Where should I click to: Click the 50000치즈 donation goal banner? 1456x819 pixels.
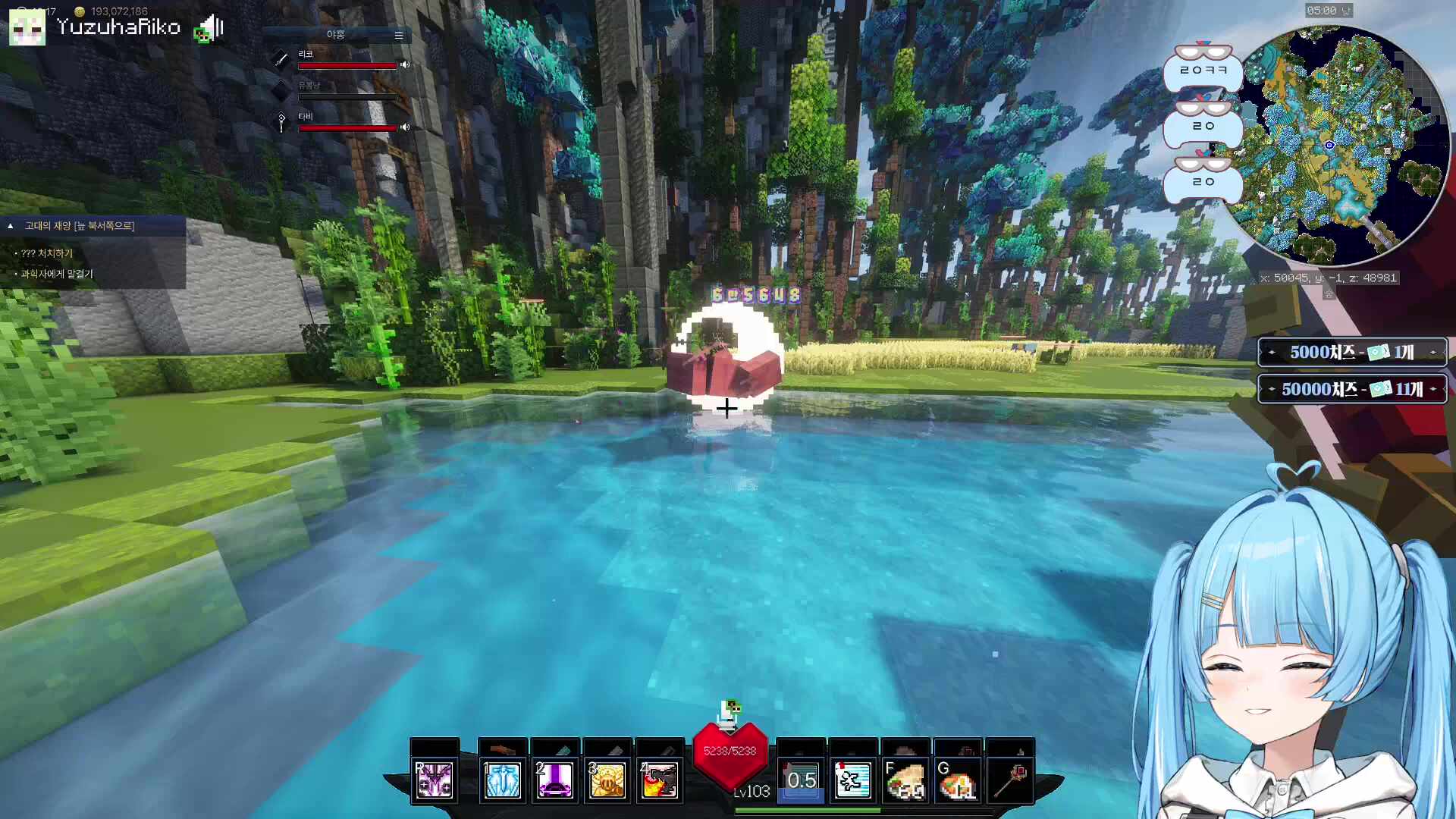point(1352,390)
